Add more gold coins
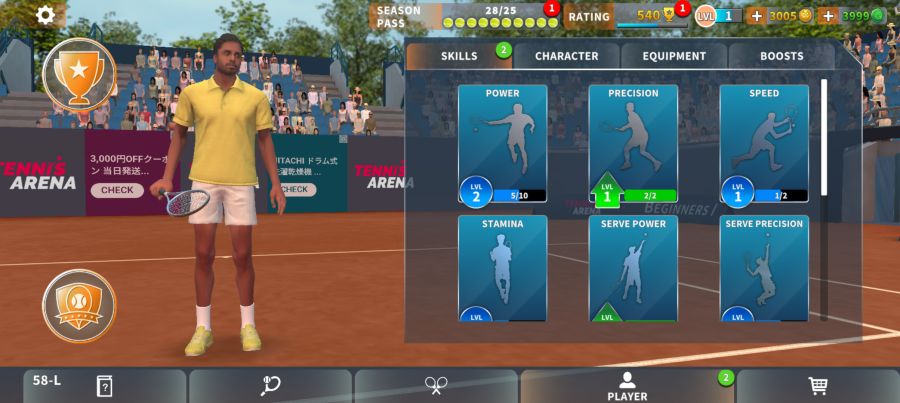This screenshot has height=403, width=900. pos(756,16)
